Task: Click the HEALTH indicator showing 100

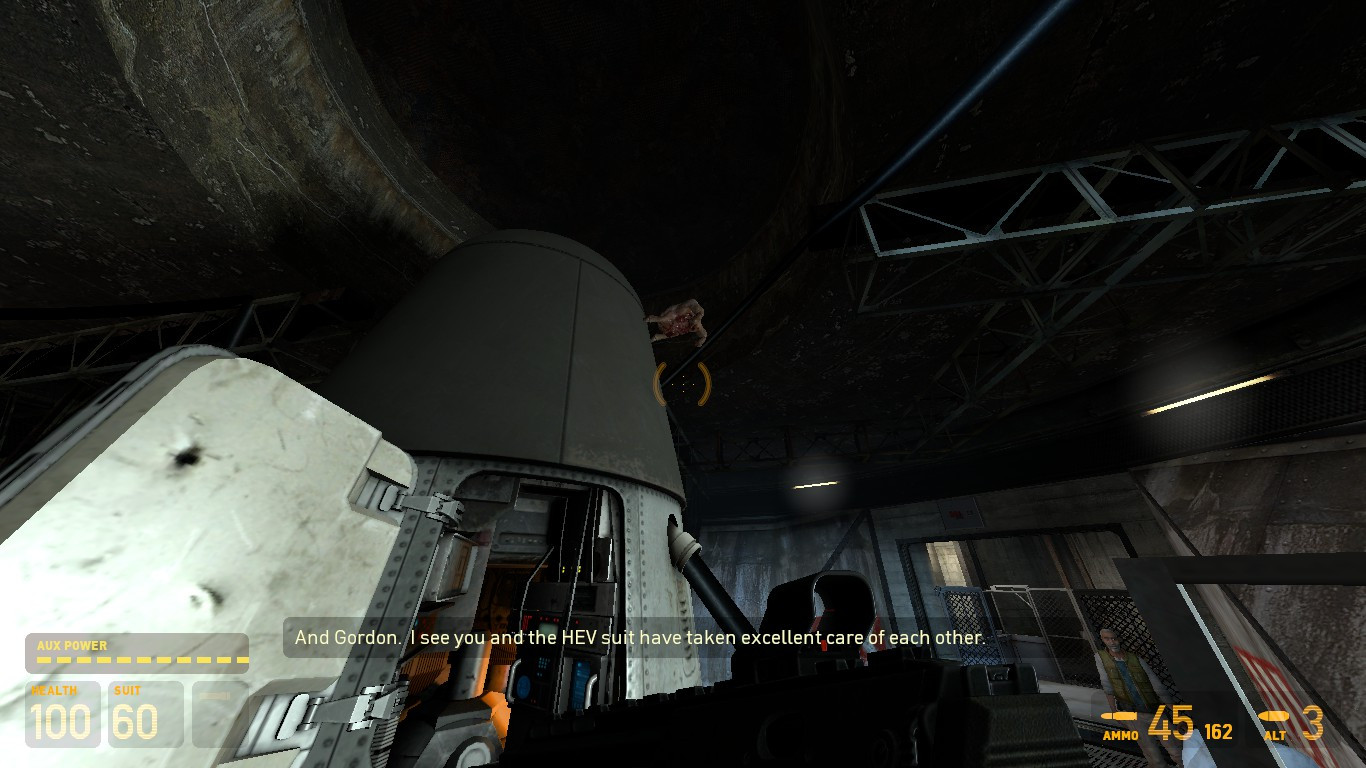Action: (x=63, y=716)
